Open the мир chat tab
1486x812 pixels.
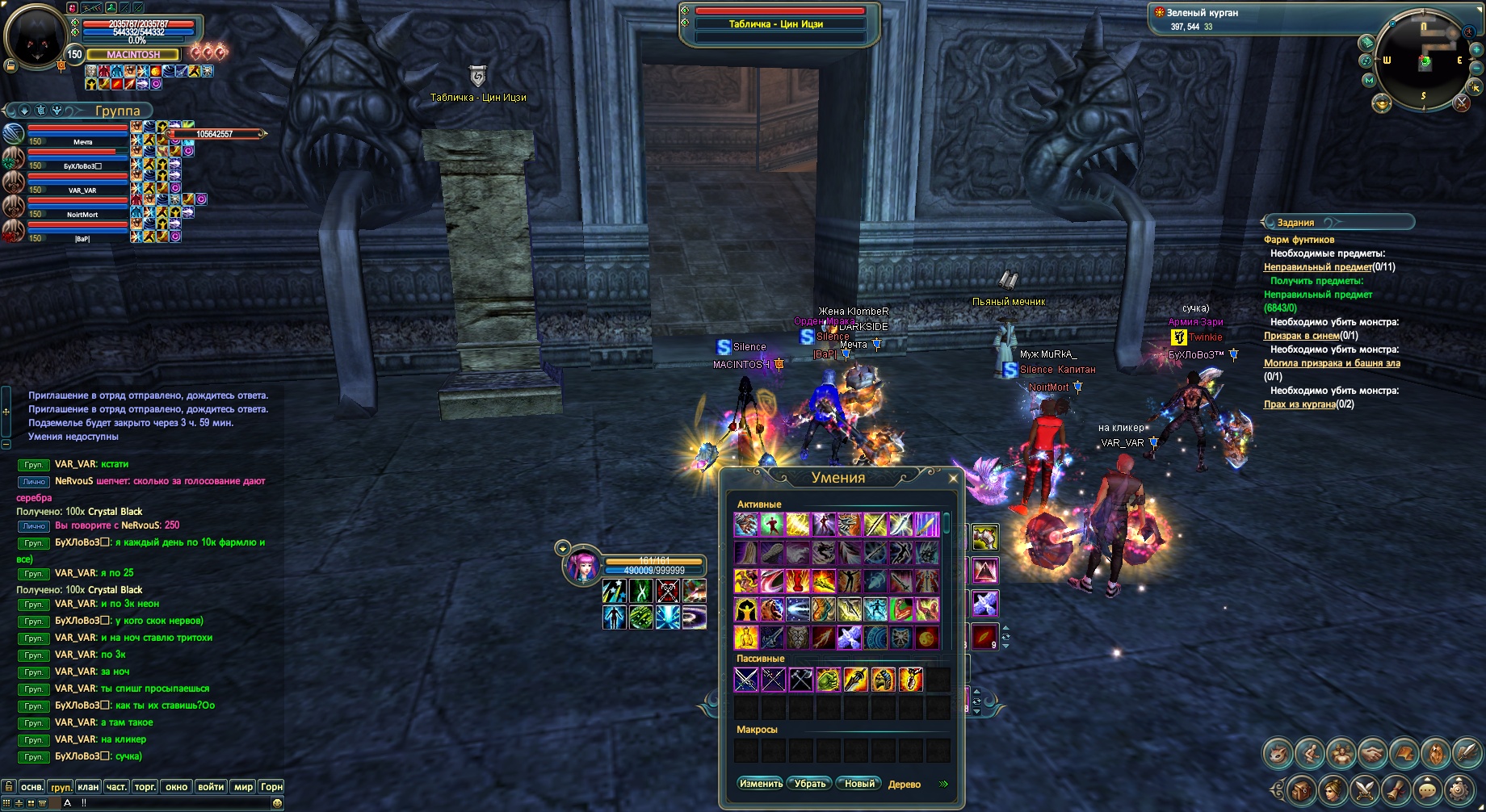click(x=243, y=787)
